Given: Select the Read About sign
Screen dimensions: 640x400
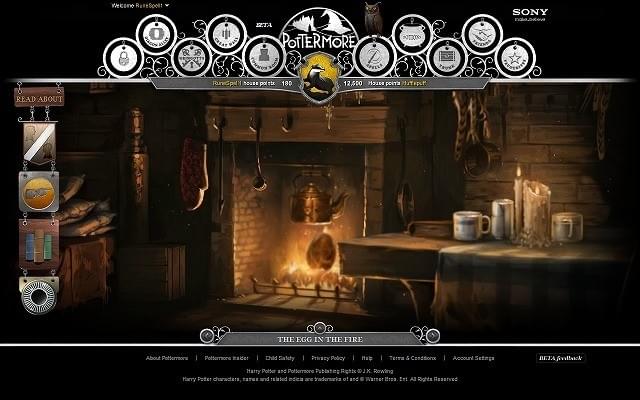Looking at the screenshot, I should pos(39,98).
